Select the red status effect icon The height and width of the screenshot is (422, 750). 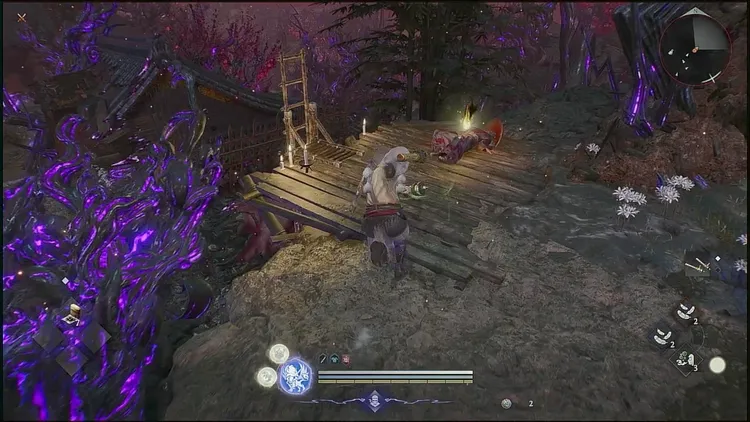click(x=345, y=359)
